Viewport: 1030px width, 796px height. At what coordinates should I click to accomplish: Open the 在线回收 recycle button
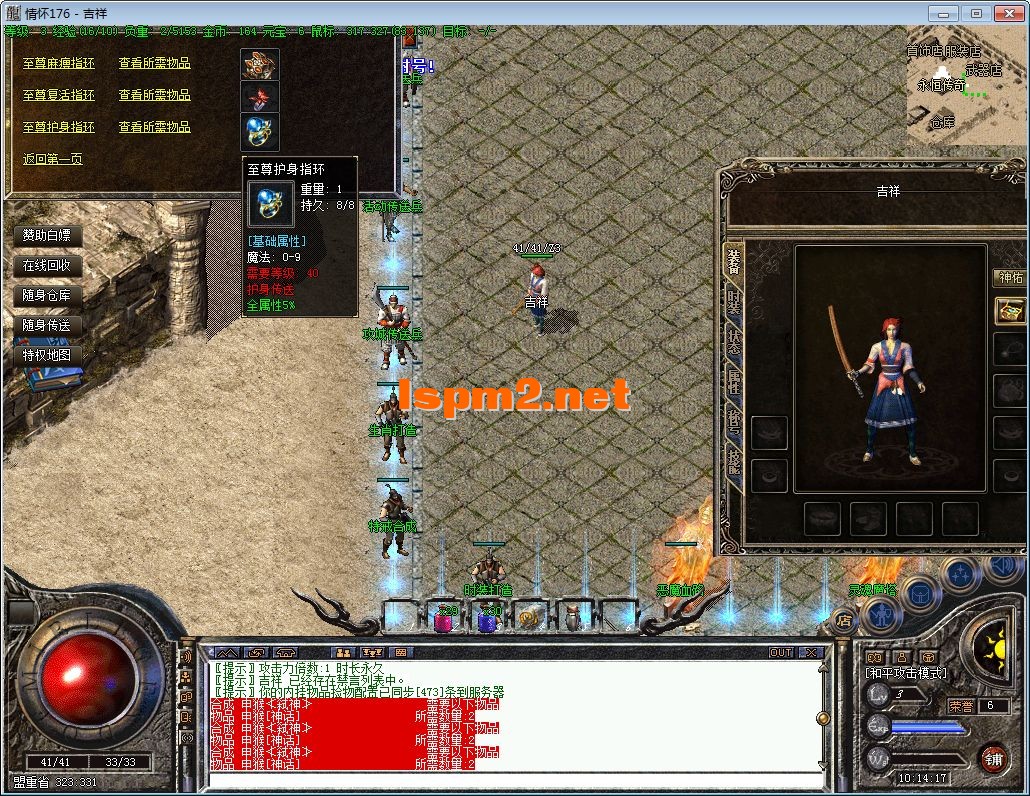47,266
